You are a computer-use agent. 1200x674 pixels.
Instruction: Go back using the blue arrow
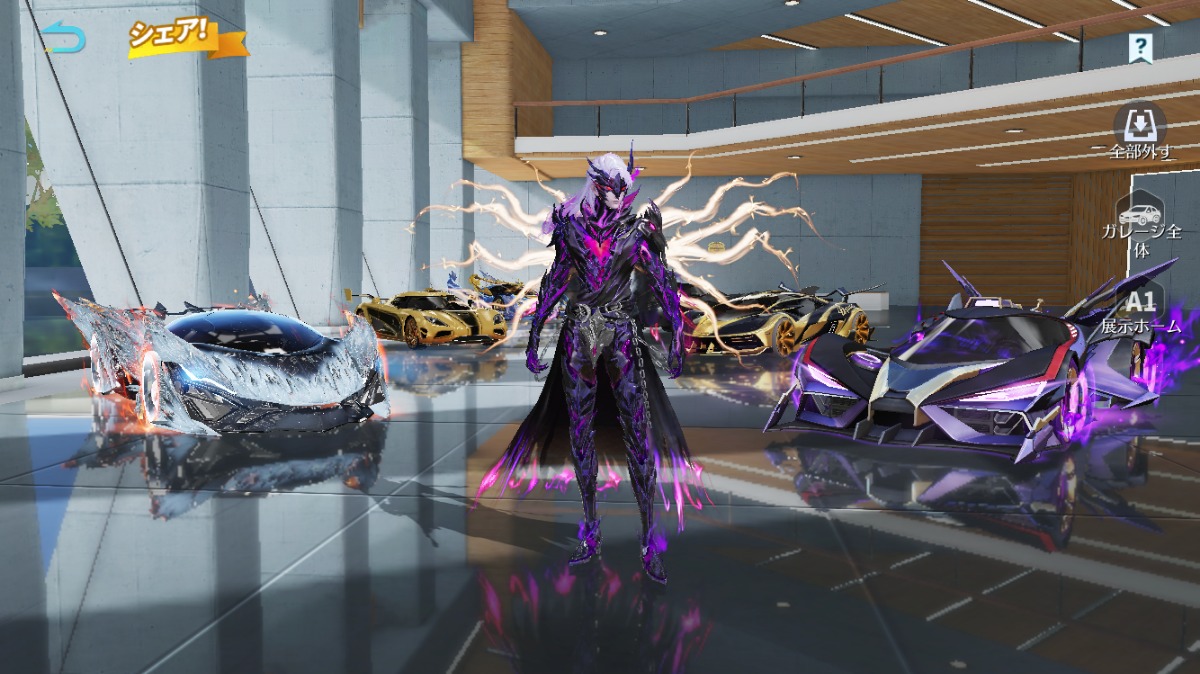point(64,37)
